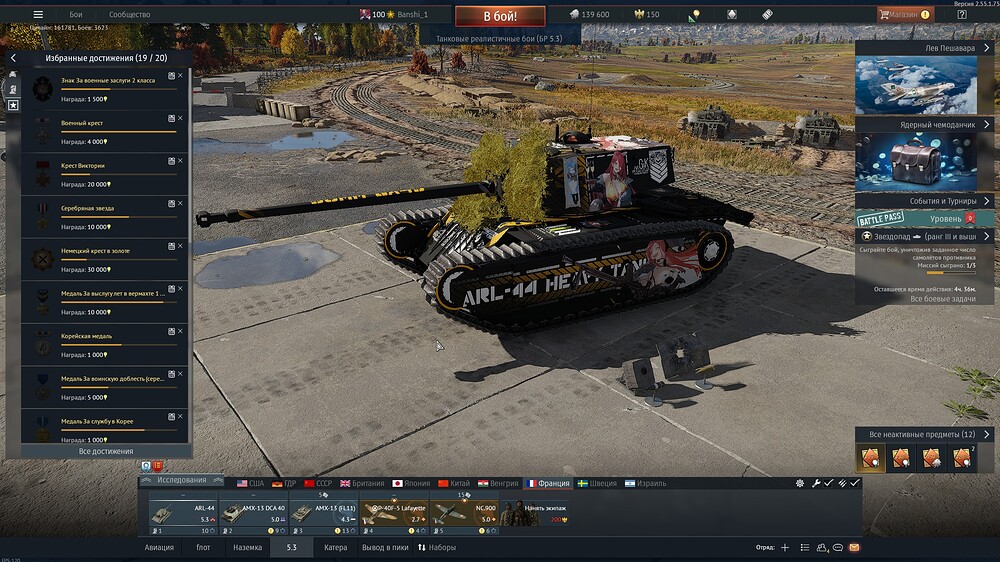Start battle with the «В бой!» button
Screen dimensions: 1000x562
coord(500,16)
